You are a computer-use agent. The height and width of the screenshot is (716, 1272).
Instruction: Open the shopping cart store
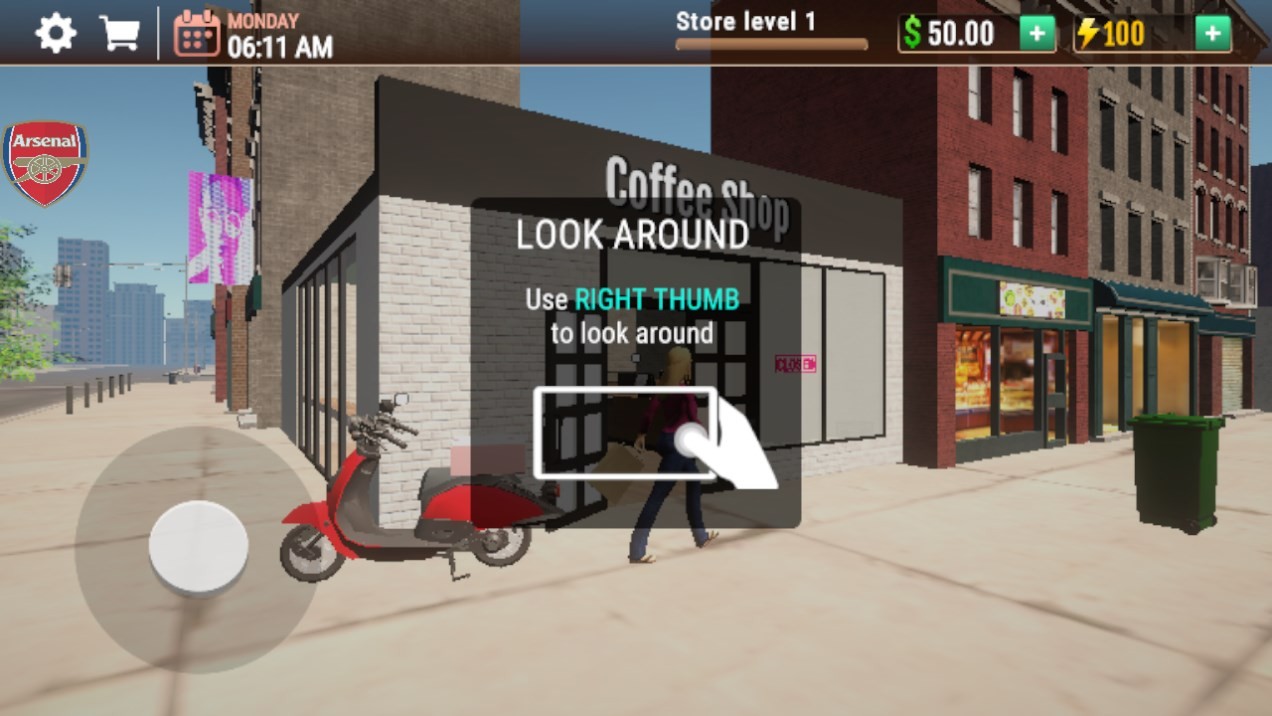click(x=119, y=34)
